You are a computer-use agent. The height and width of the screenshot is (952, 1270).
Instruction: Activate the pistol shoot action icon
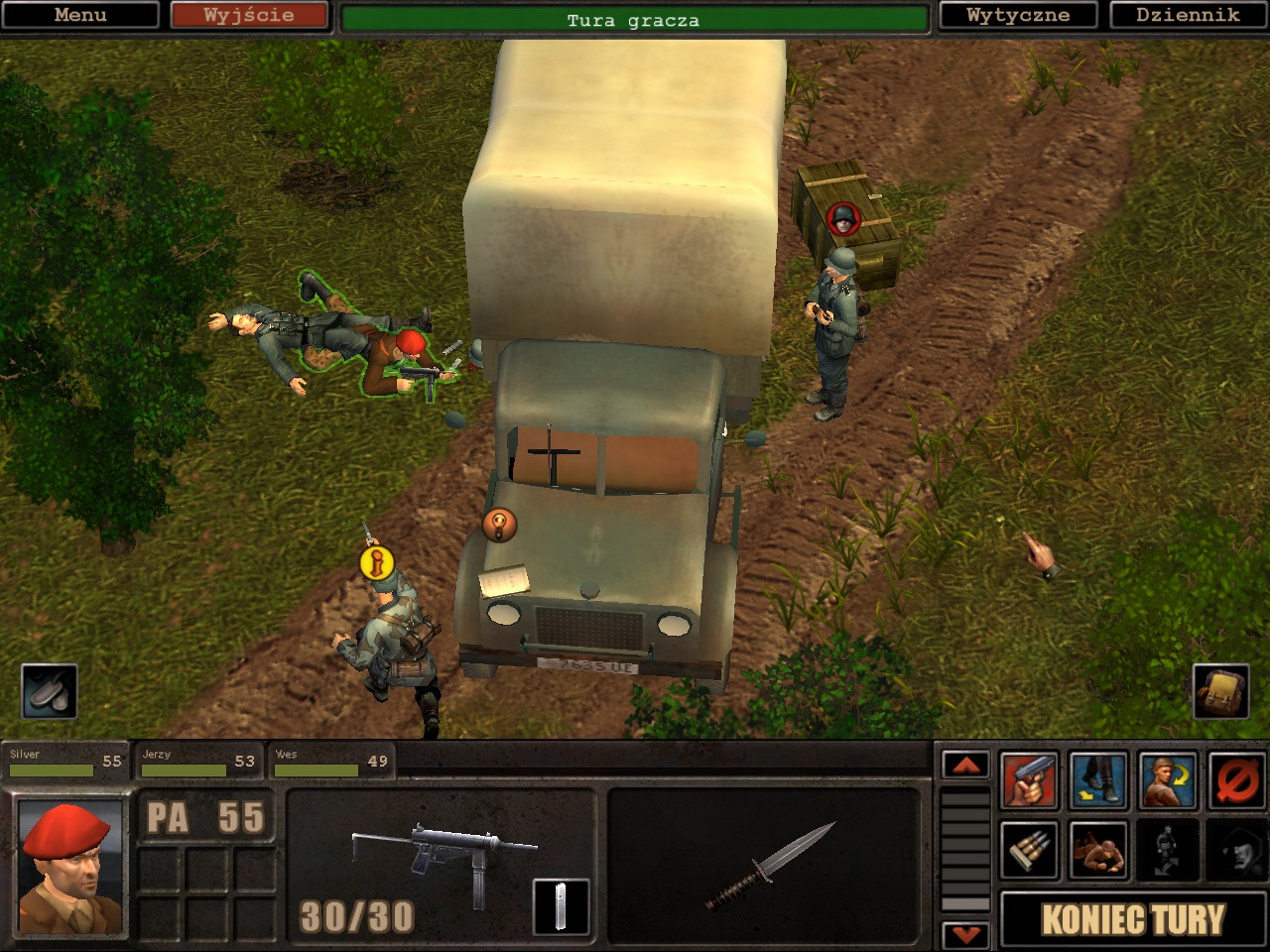(x=1029, y=780)
